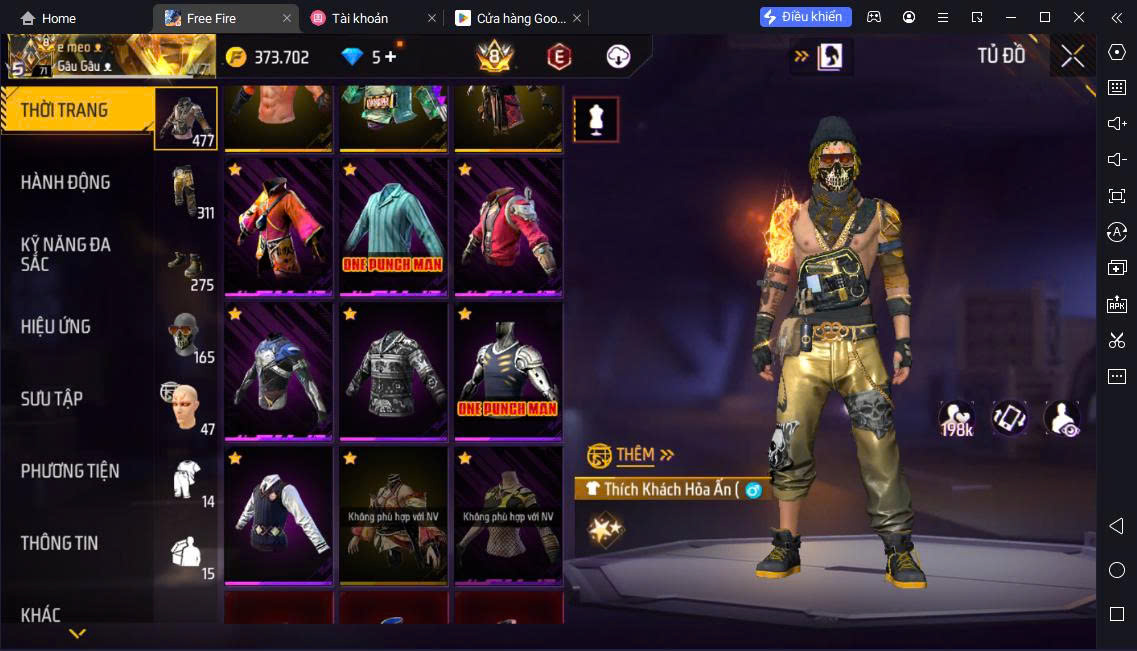Open the Cửa hàng Google Play tab
Image resolution: width=1137 pixels, height=651 pixels.
[511, 18]
